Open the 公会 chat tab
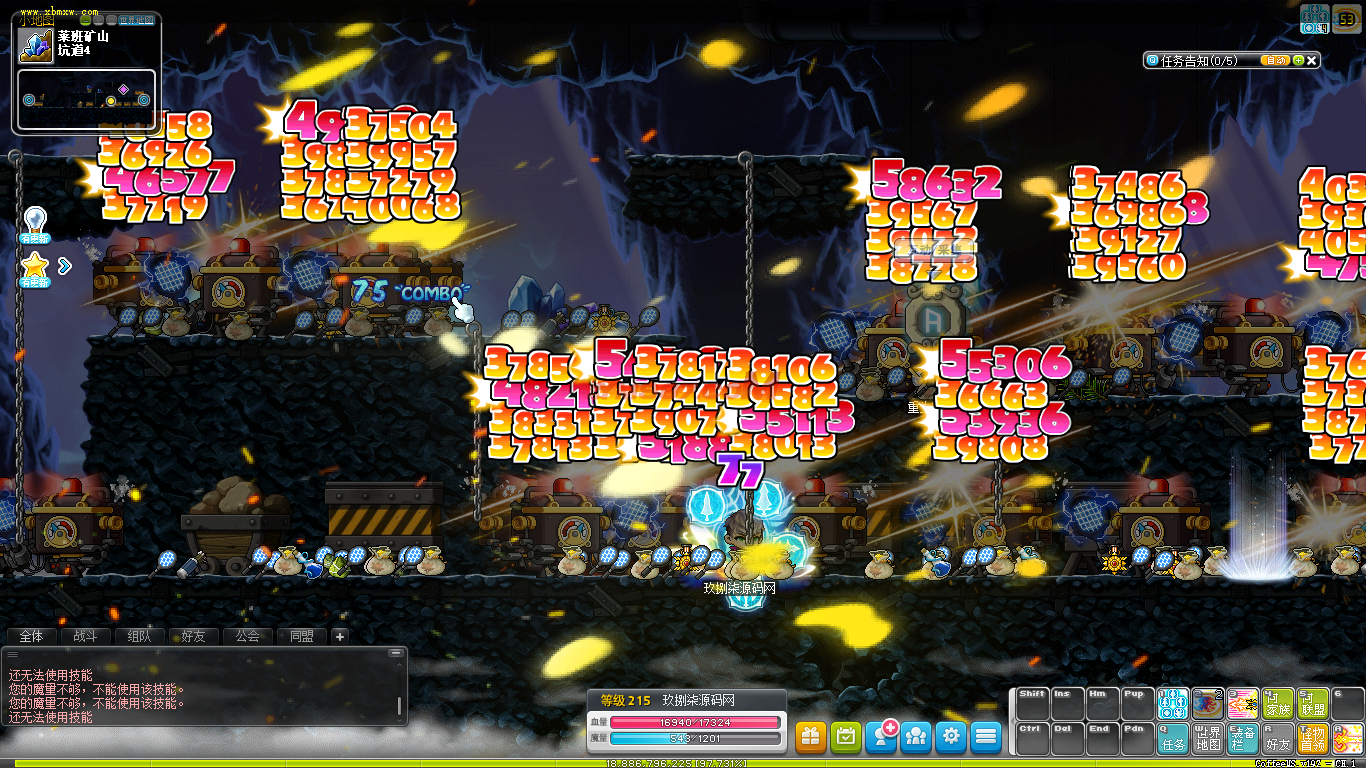The image size is (1366, 768). [247, 636]
